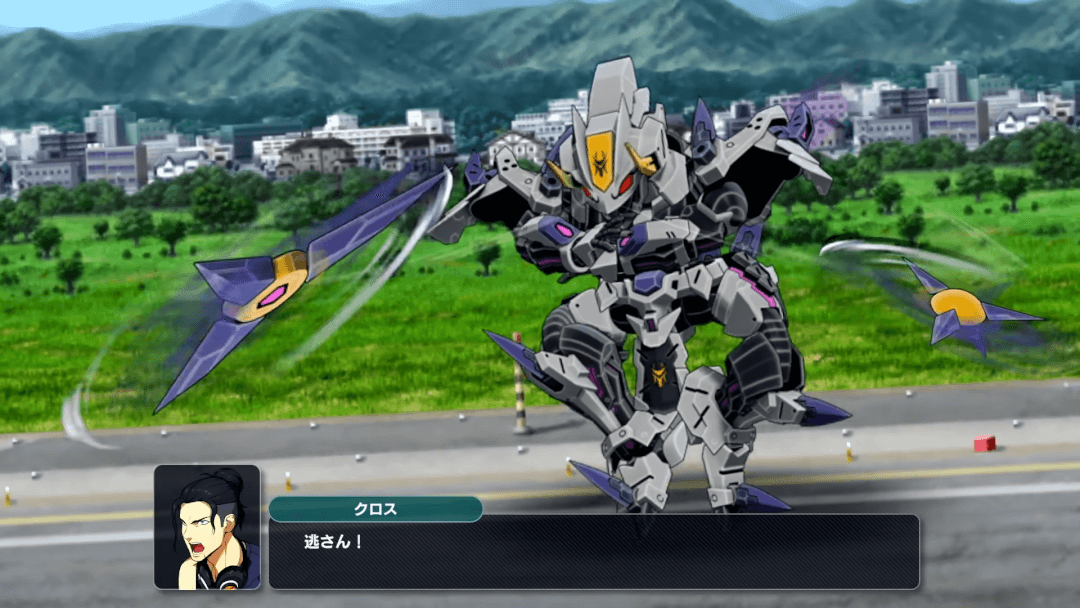Click the dialogue box reading 逃さん！ to advance

pos(593,551)
